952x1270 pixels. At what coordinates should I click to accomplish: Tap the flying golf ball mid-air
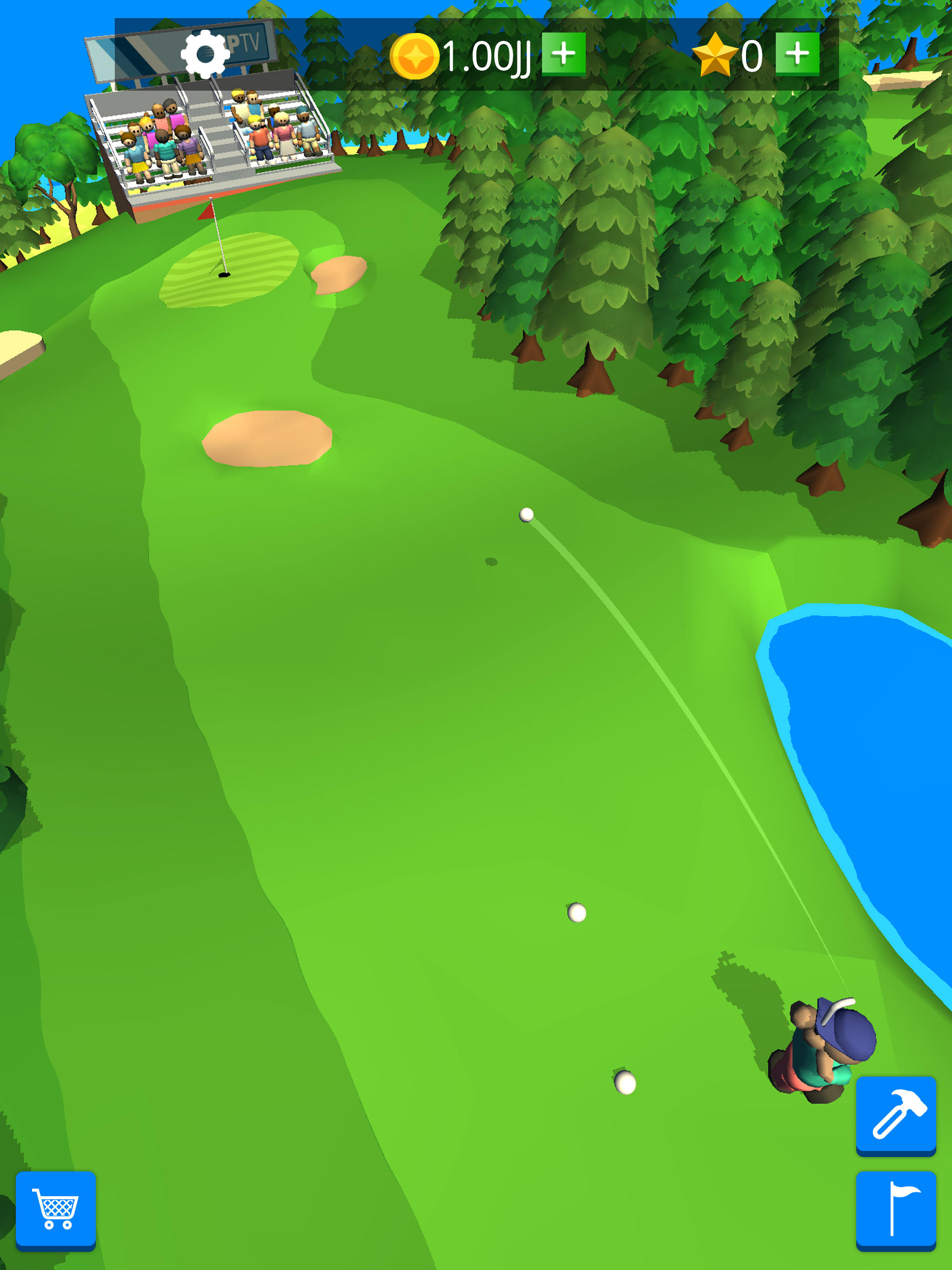(x=526, y=516)
